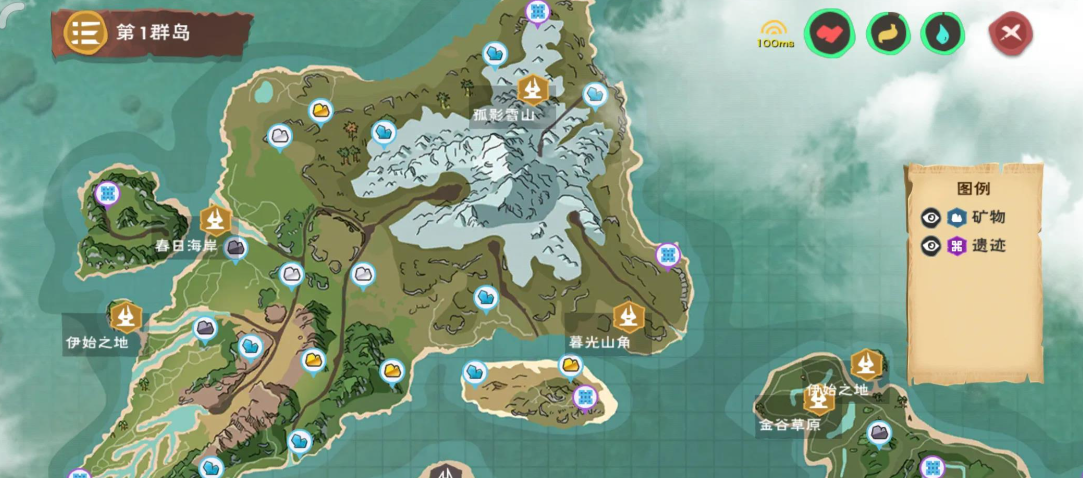
Task: Select the 暮光山角 waypoint marker
Action: (629, 317)
